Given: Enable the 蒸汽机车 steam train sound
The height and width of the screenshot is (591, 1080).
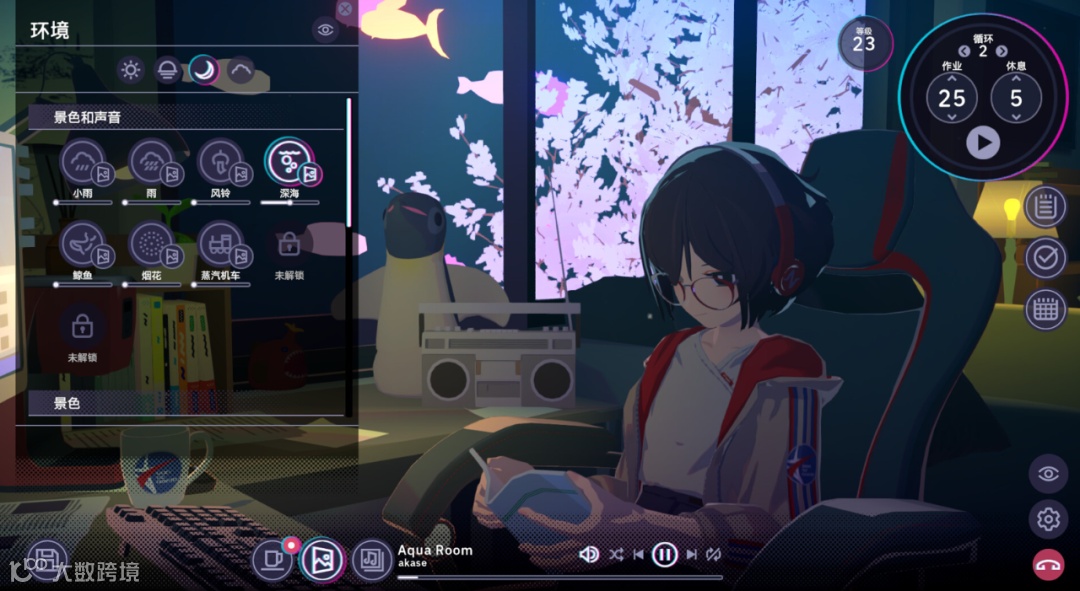Looking at the screenshot, I should (221, 244).
